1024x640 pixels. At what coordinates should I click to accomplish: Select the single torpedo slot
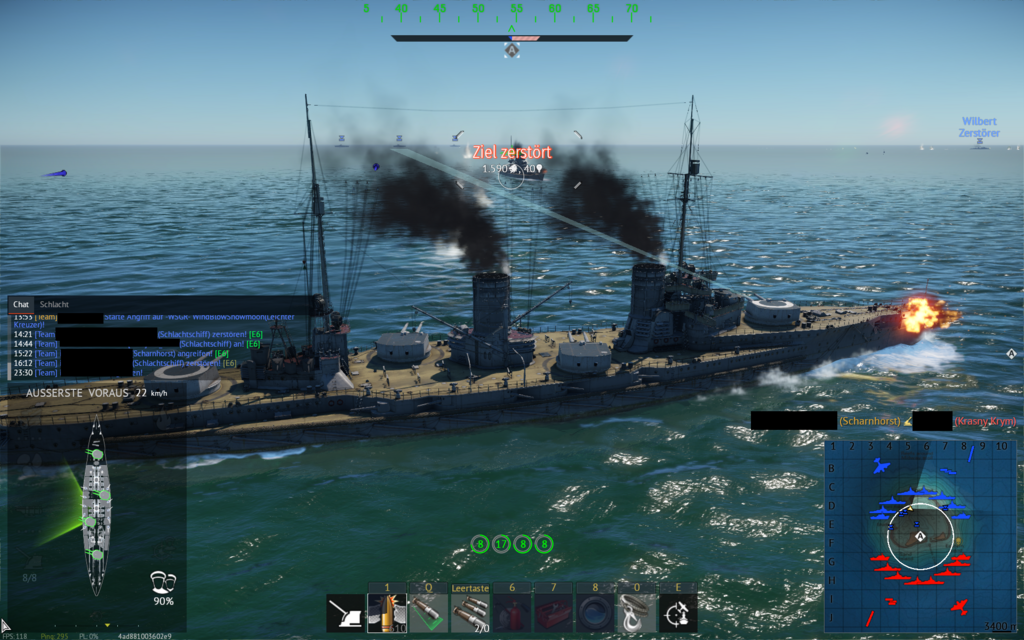point(428,613)
